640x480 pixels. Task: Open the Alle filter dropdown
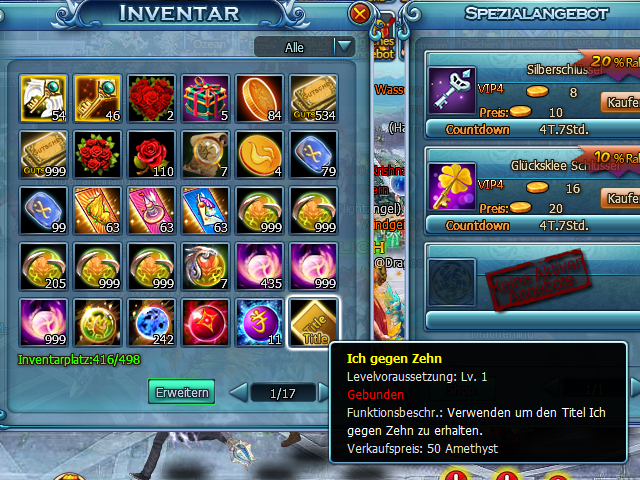tap(344, 46)
